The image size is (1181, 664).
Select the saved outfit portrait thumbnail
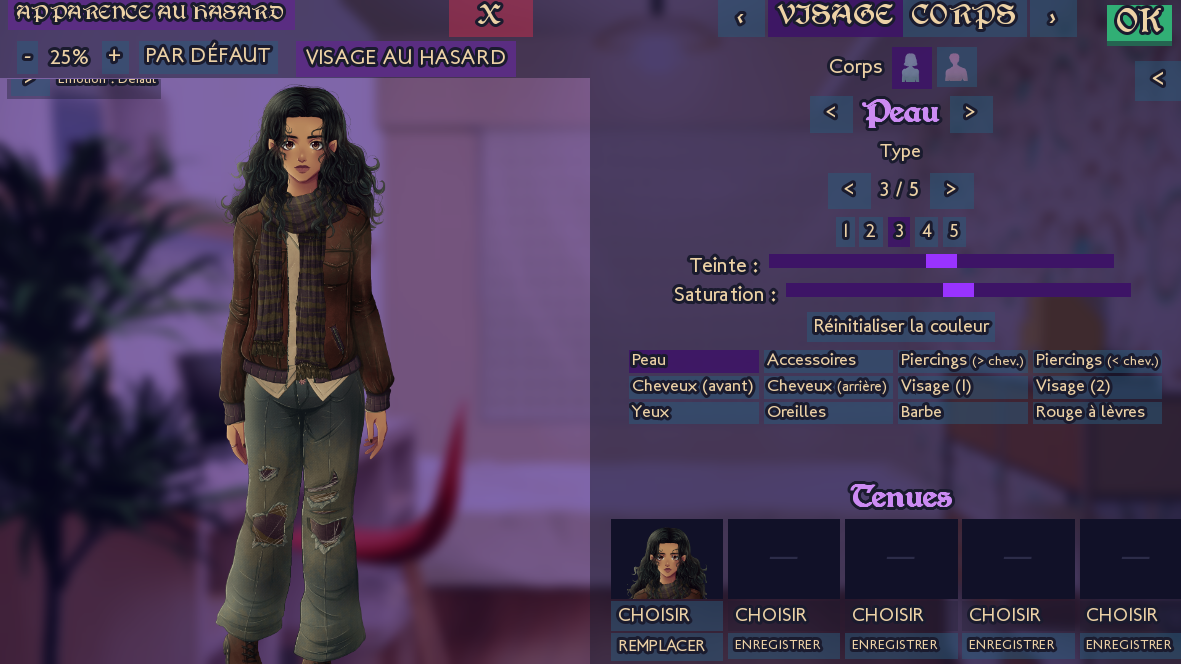[x=666, y=559]
